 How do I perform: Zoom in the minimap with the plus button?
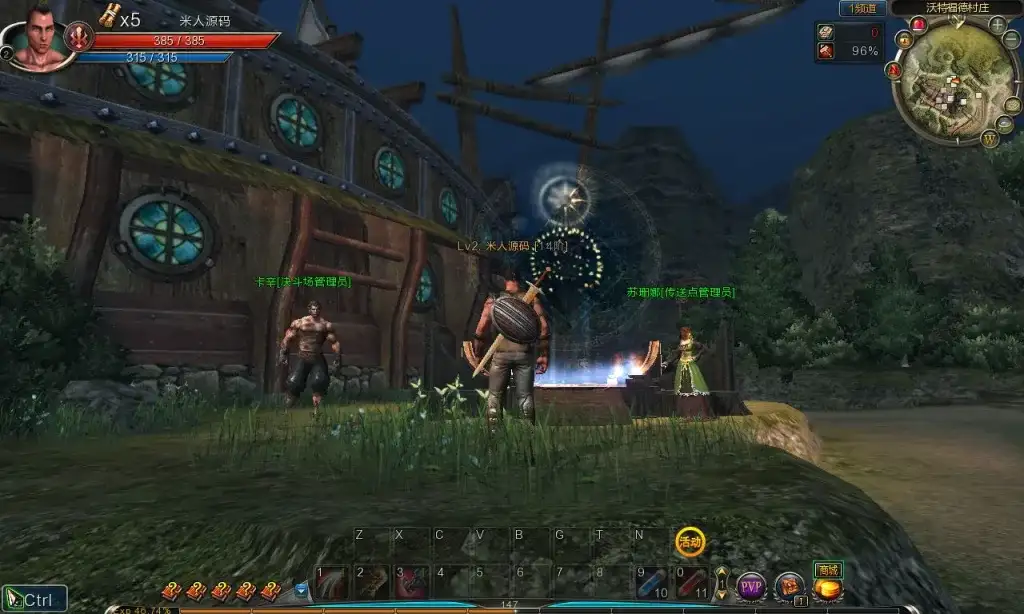(x=997, y=26)
